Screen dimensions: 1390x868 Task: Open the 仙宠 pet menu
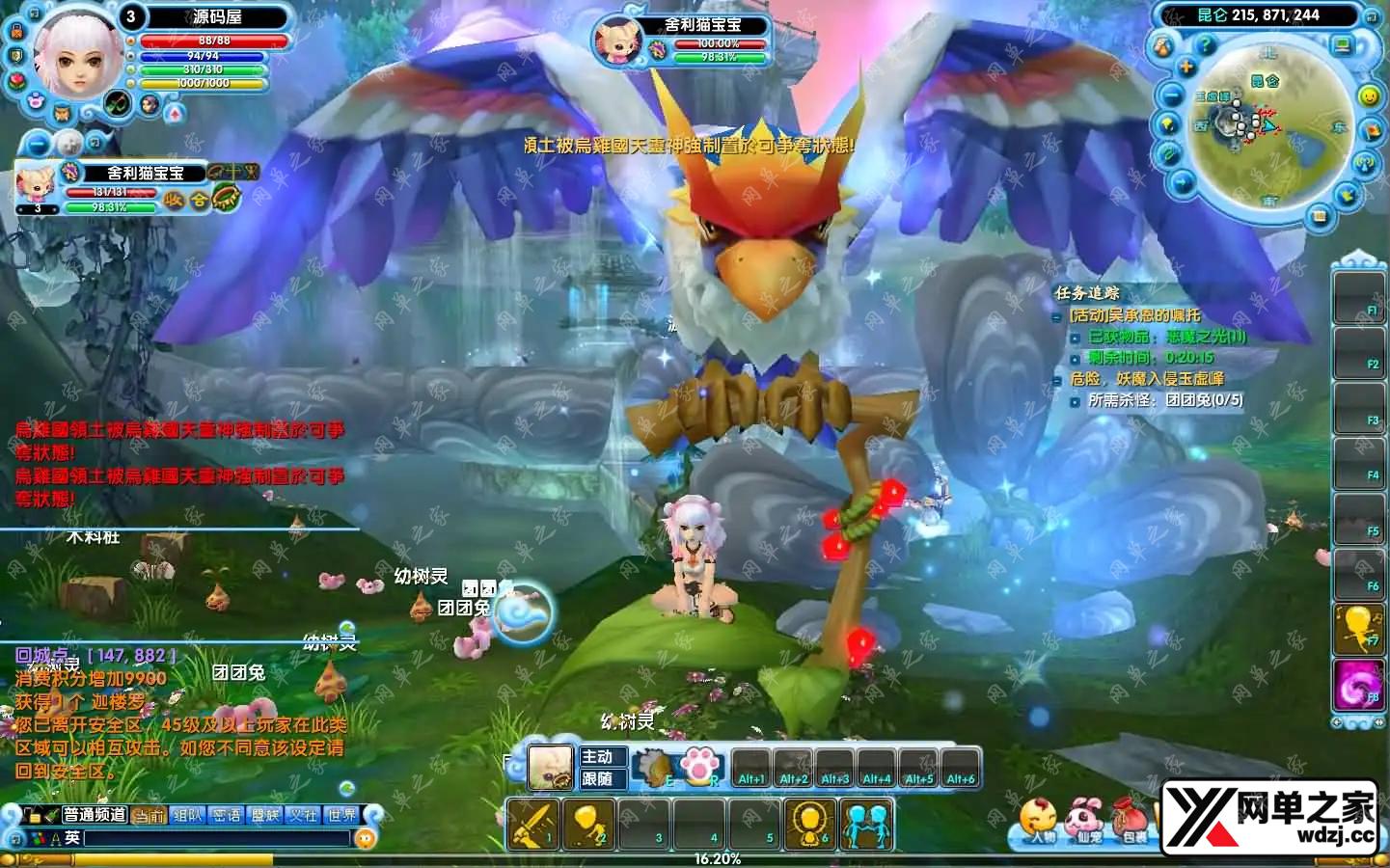pyautogui.click(x=1085, y=820)
